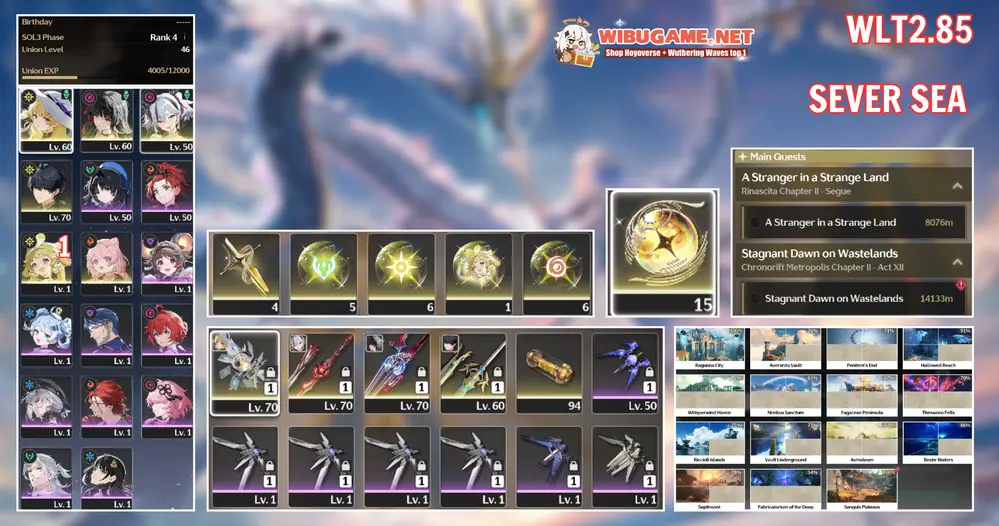999x526 pixels.
Task: Select the large golden orb item showing 15
Action: 662,252
